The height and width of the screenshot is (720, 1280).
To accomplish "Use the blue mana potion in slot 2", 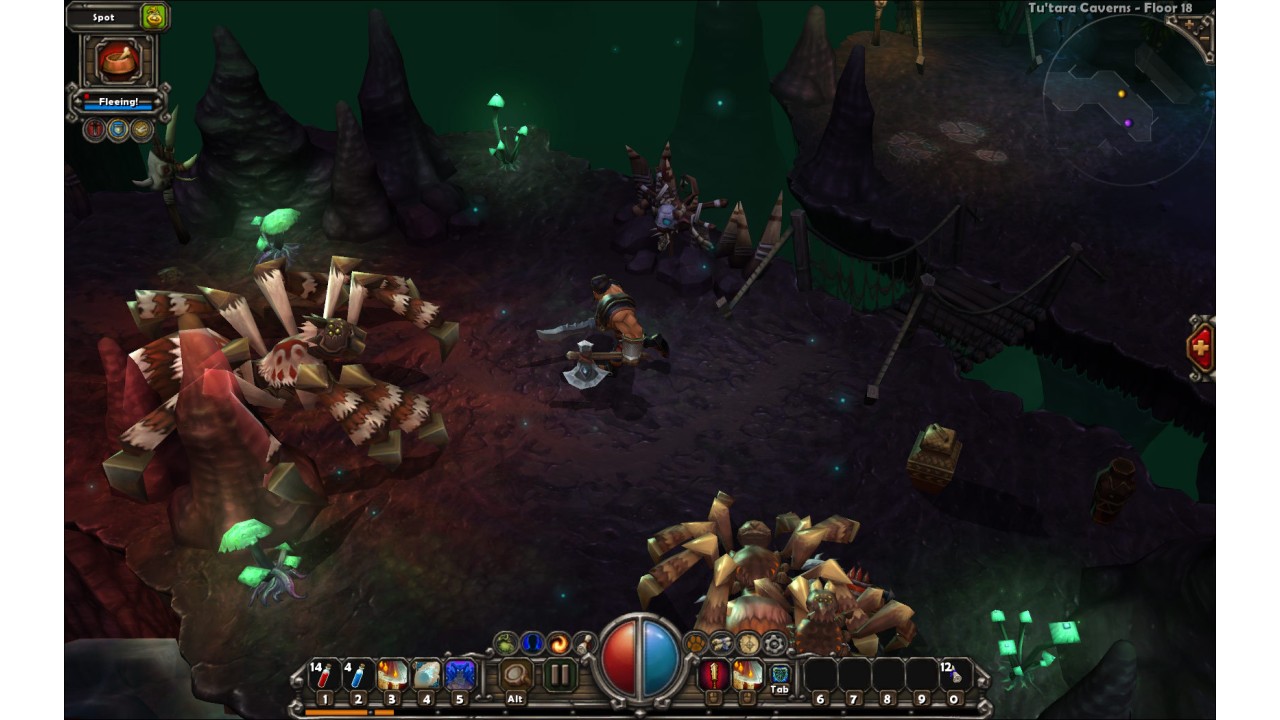I will 358,676.
